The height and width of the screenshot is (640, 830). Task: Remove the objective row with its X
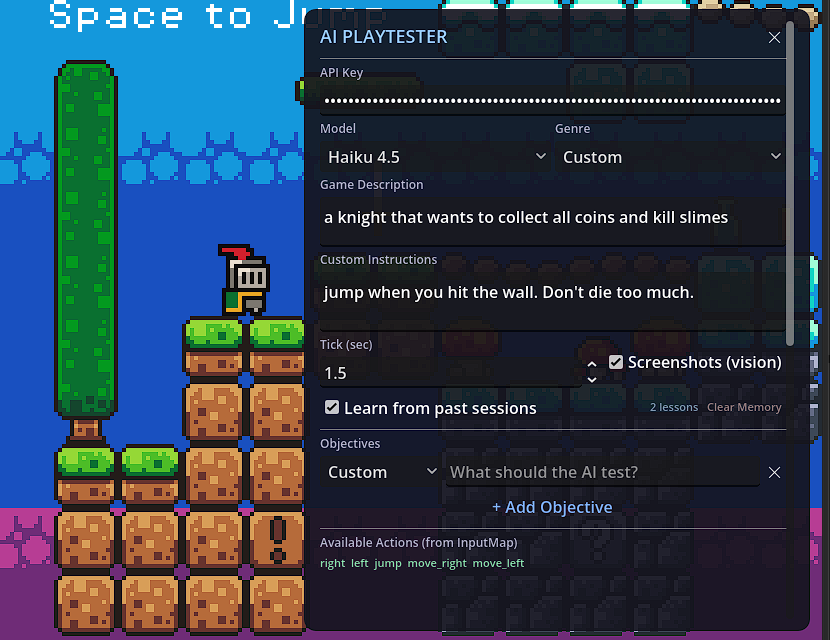774,472
